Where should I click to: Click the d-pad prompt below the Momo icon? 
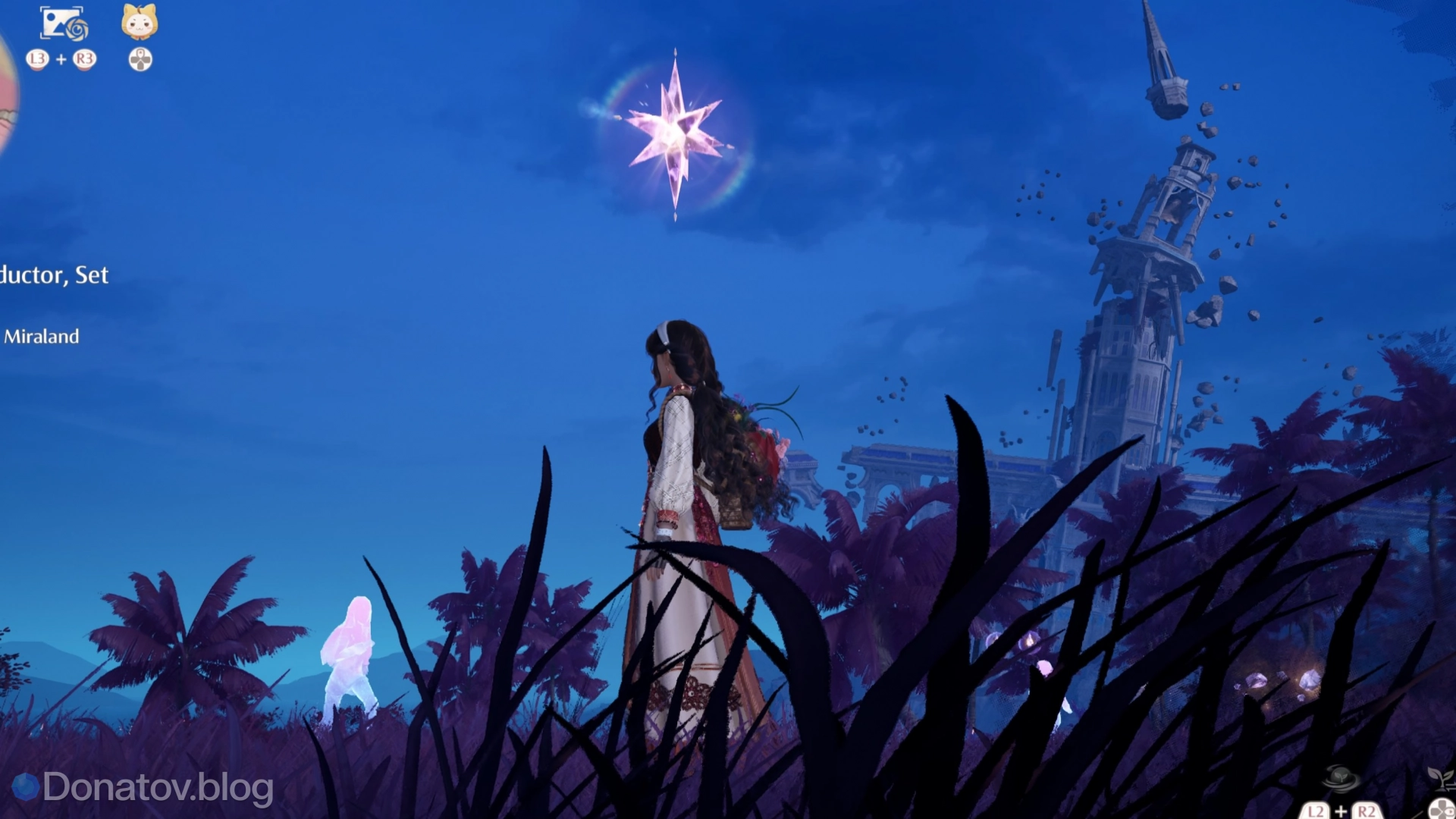140,58
